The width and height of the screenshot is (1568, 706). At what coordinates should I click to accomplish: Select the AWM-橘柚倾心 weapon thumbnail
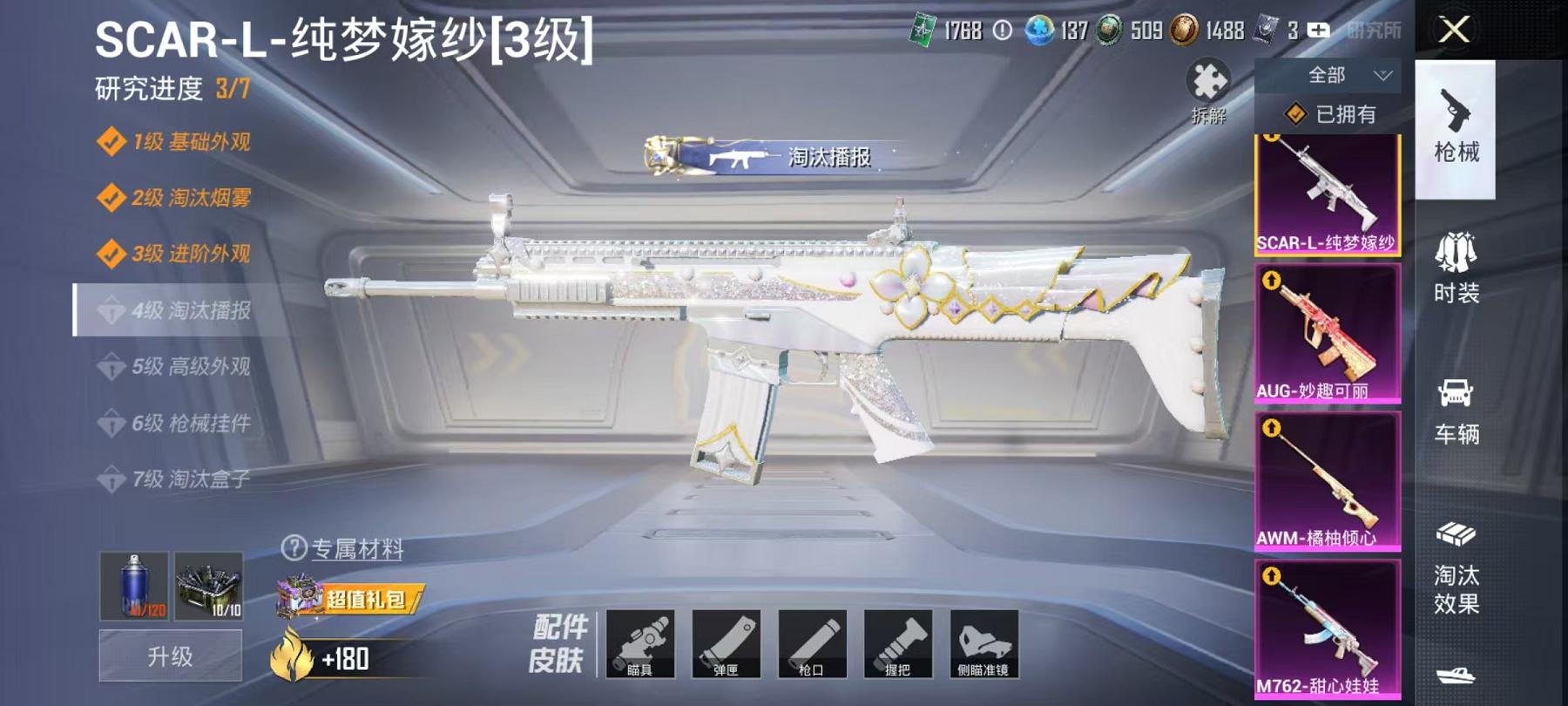click(x=1328, y=484)
